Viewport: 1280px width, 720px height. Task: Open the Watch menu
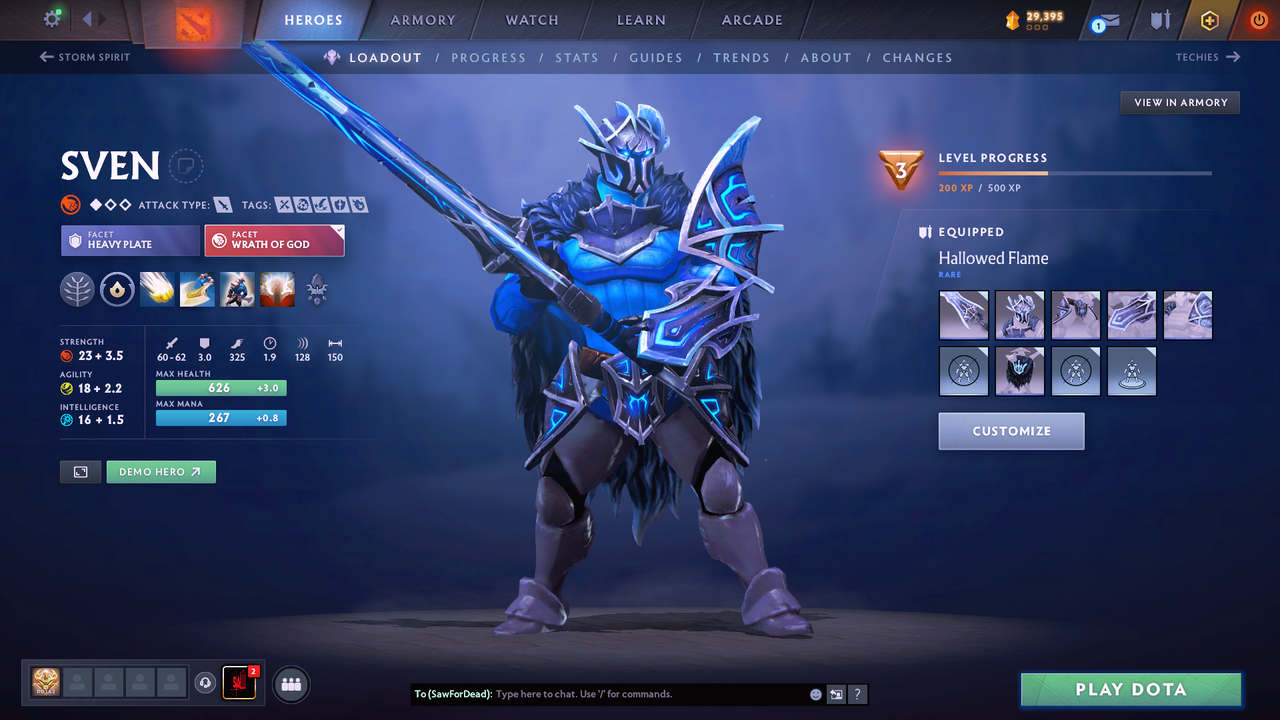[x=531, y=19]
